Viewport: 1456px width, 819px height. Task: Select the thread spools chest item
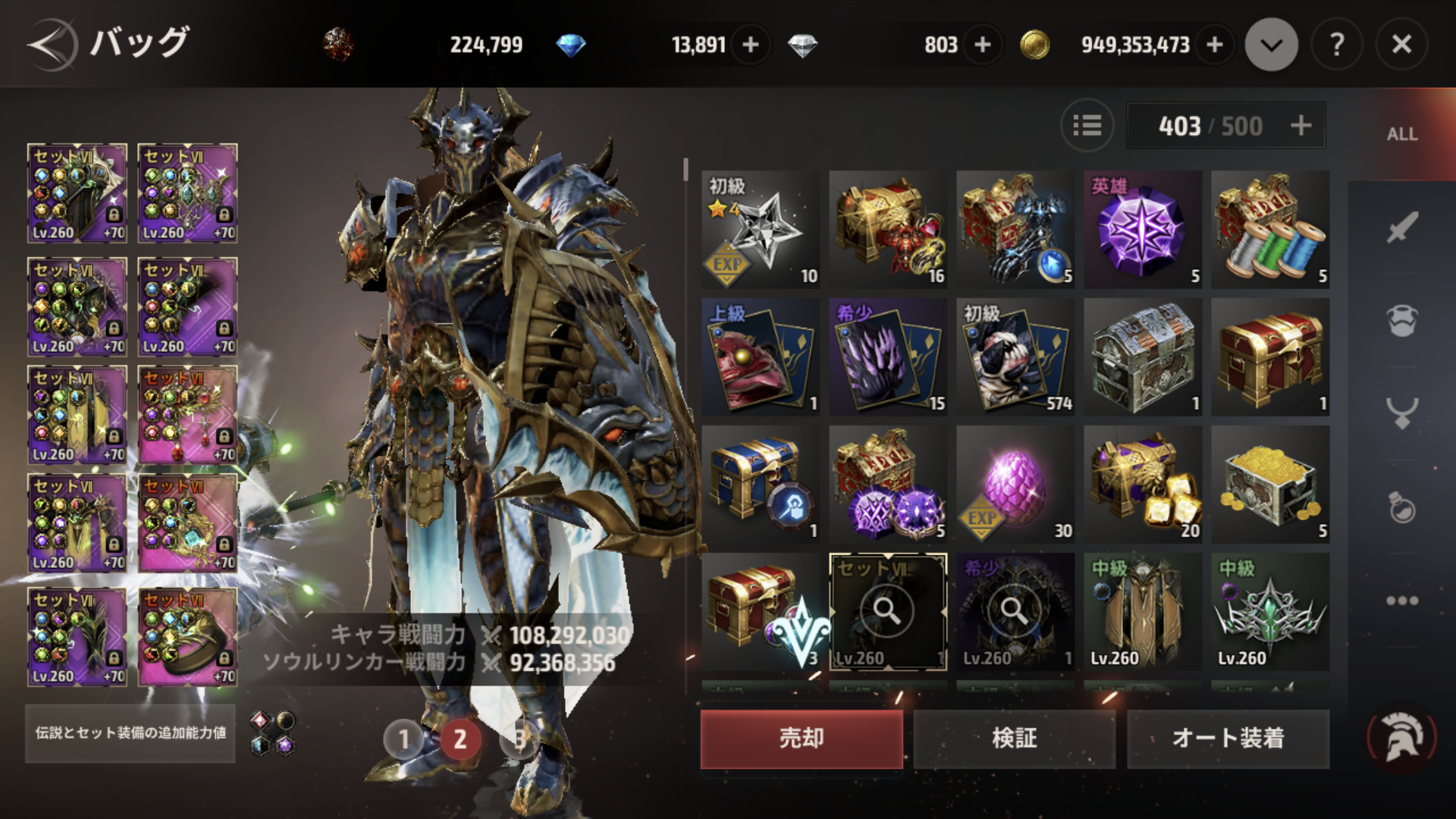1269,230
